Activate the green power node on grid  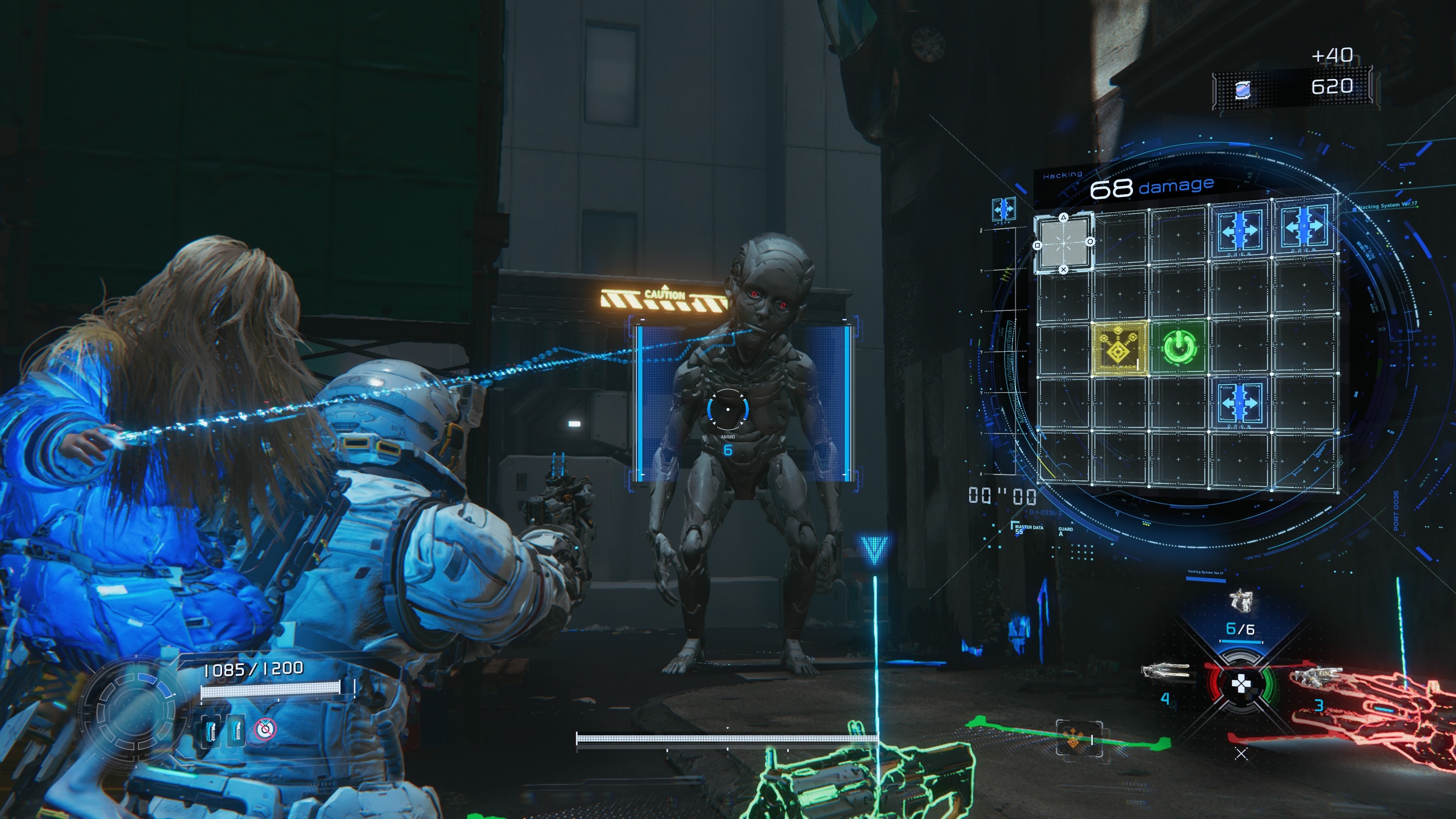tap(1179, 347)
